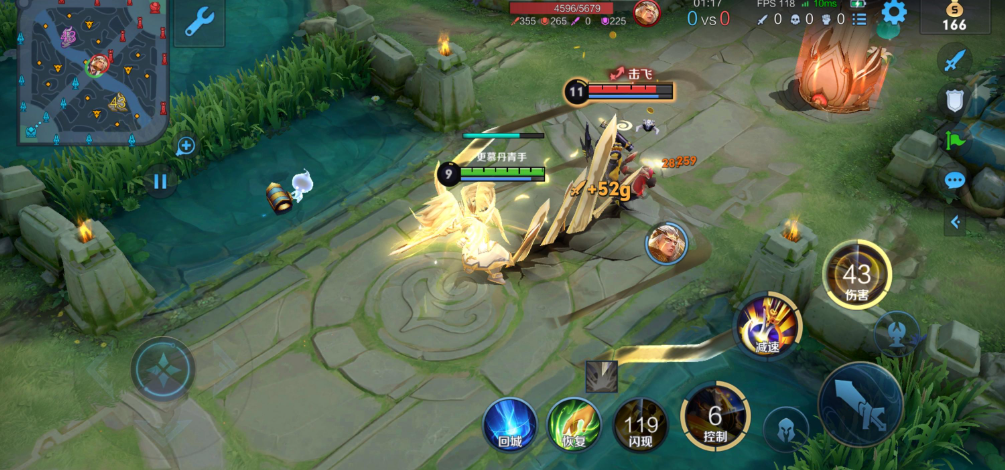Tap the magnifier zoom-in button
Image resolution: width=1005 pixels, height=470 pixels.
(x=186, y=147)
